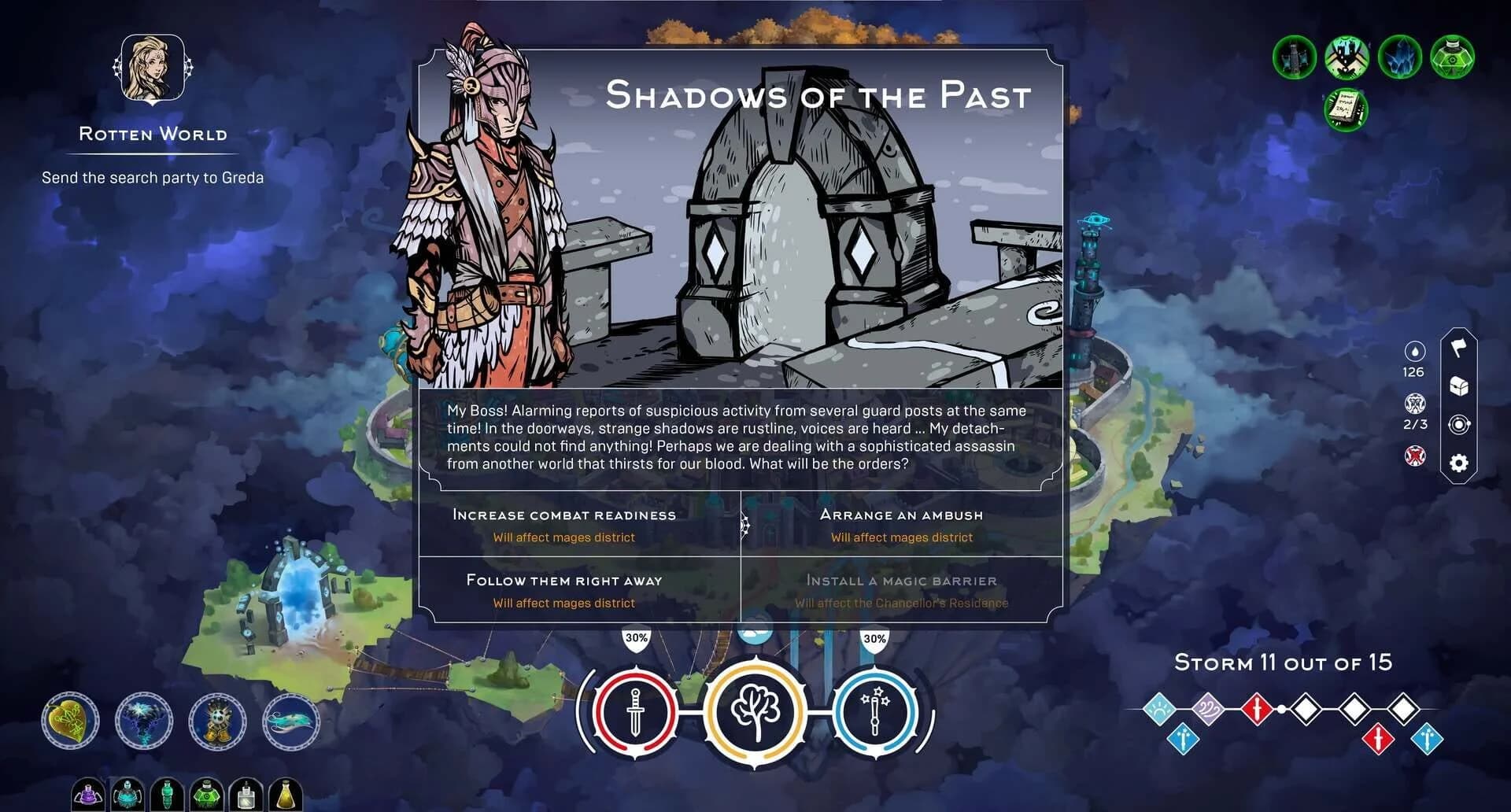Choose Arrange an ambush

coord(900,515)
